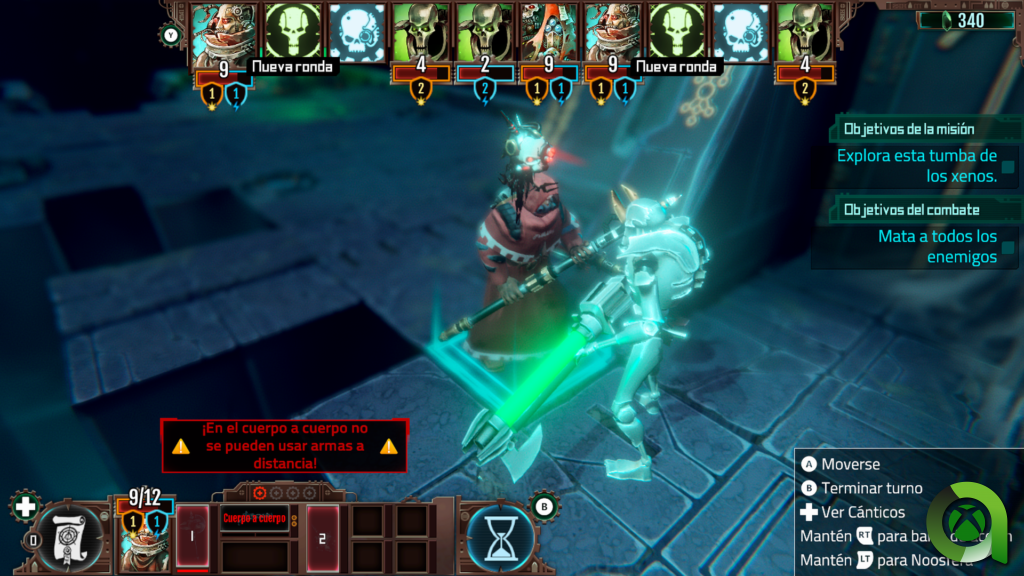Screen dimensions: 1024x576
Task: Select weapon slot 1
Action: pos(192,537)
